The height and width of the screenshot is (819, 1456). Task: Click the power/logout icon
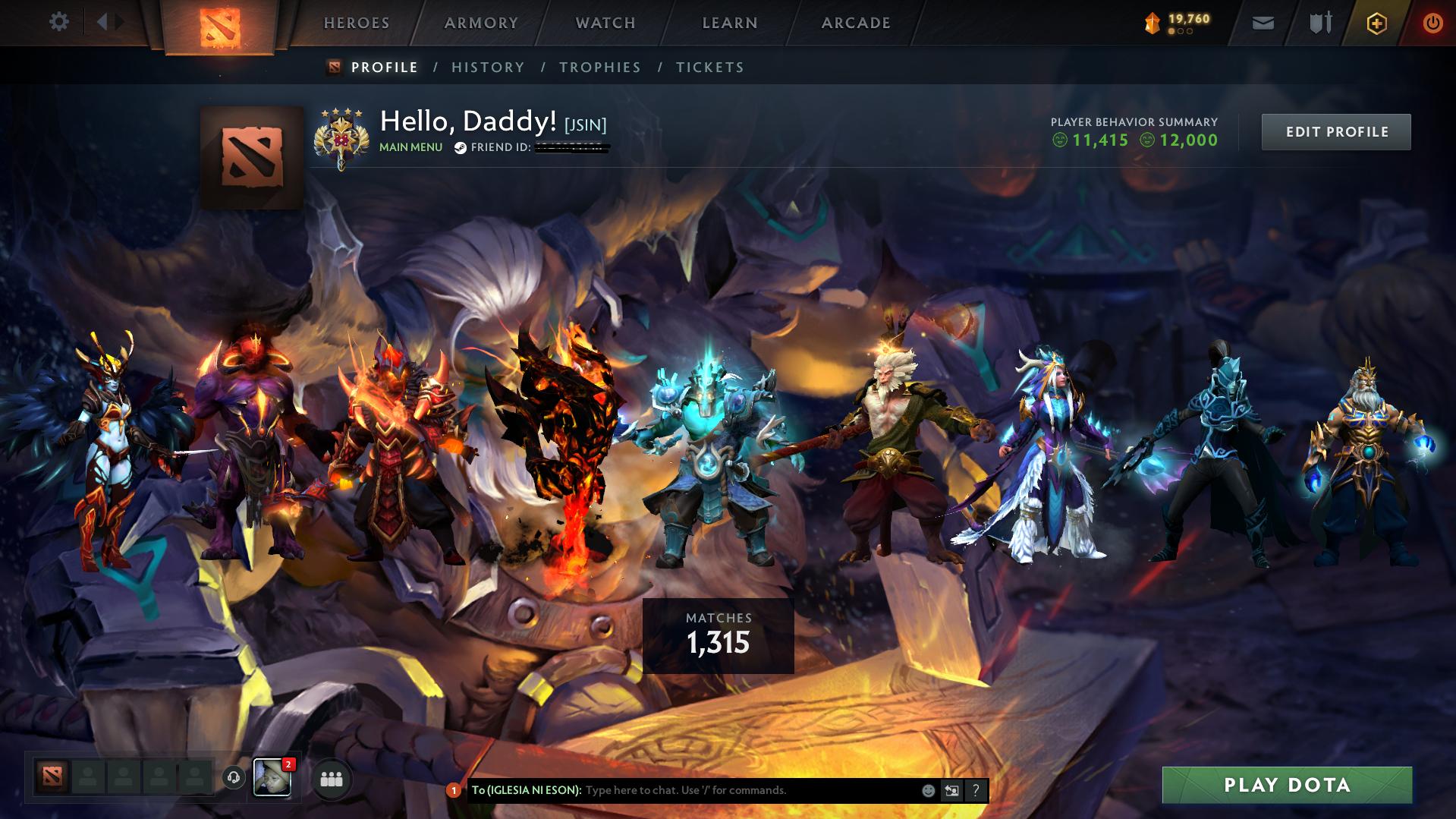(1432, 23)
